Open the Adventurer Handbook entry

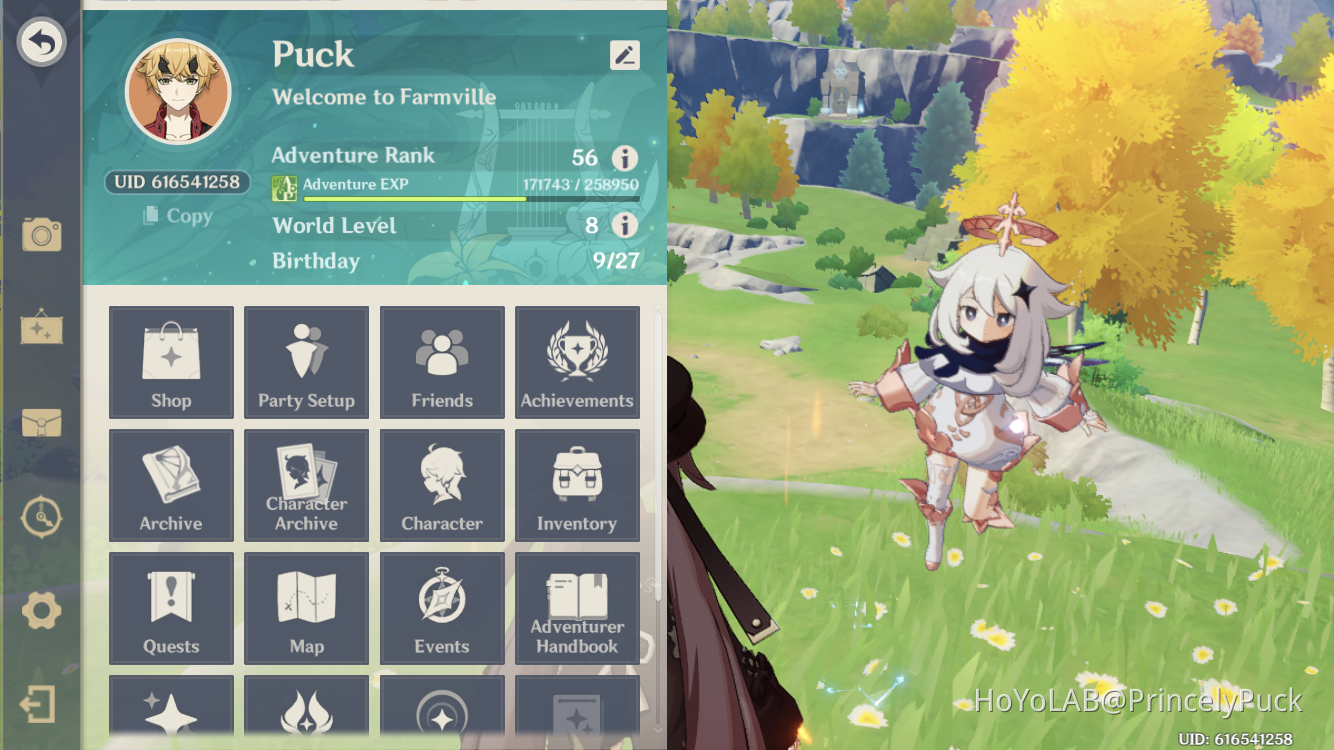click(x=577, y=608)
